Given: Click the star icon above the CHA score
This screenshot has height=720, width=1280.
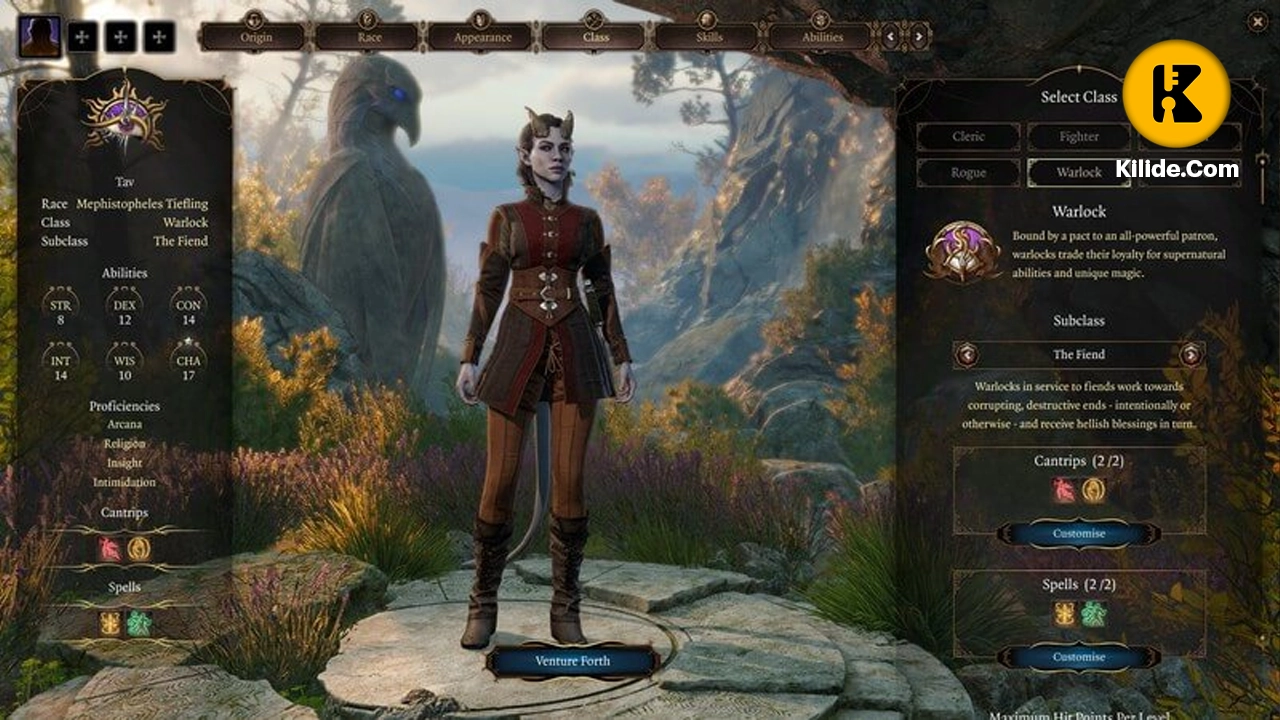Looking at the screenshot, I should coord(186,340).
